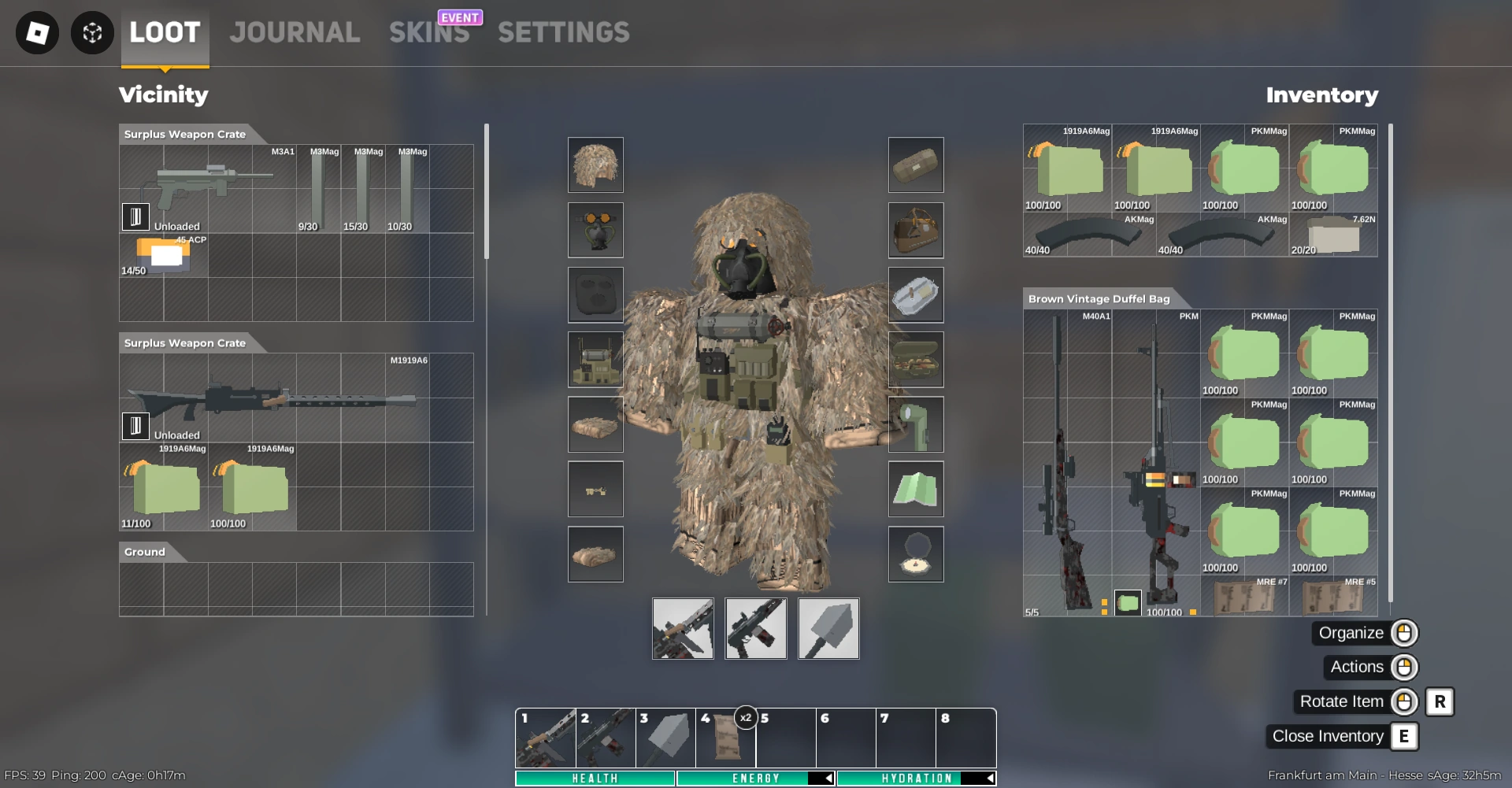Image resolution: width=1512 pixels, height=788 pixels.
Task: Collapse the Ground section header
Action: 144,552
